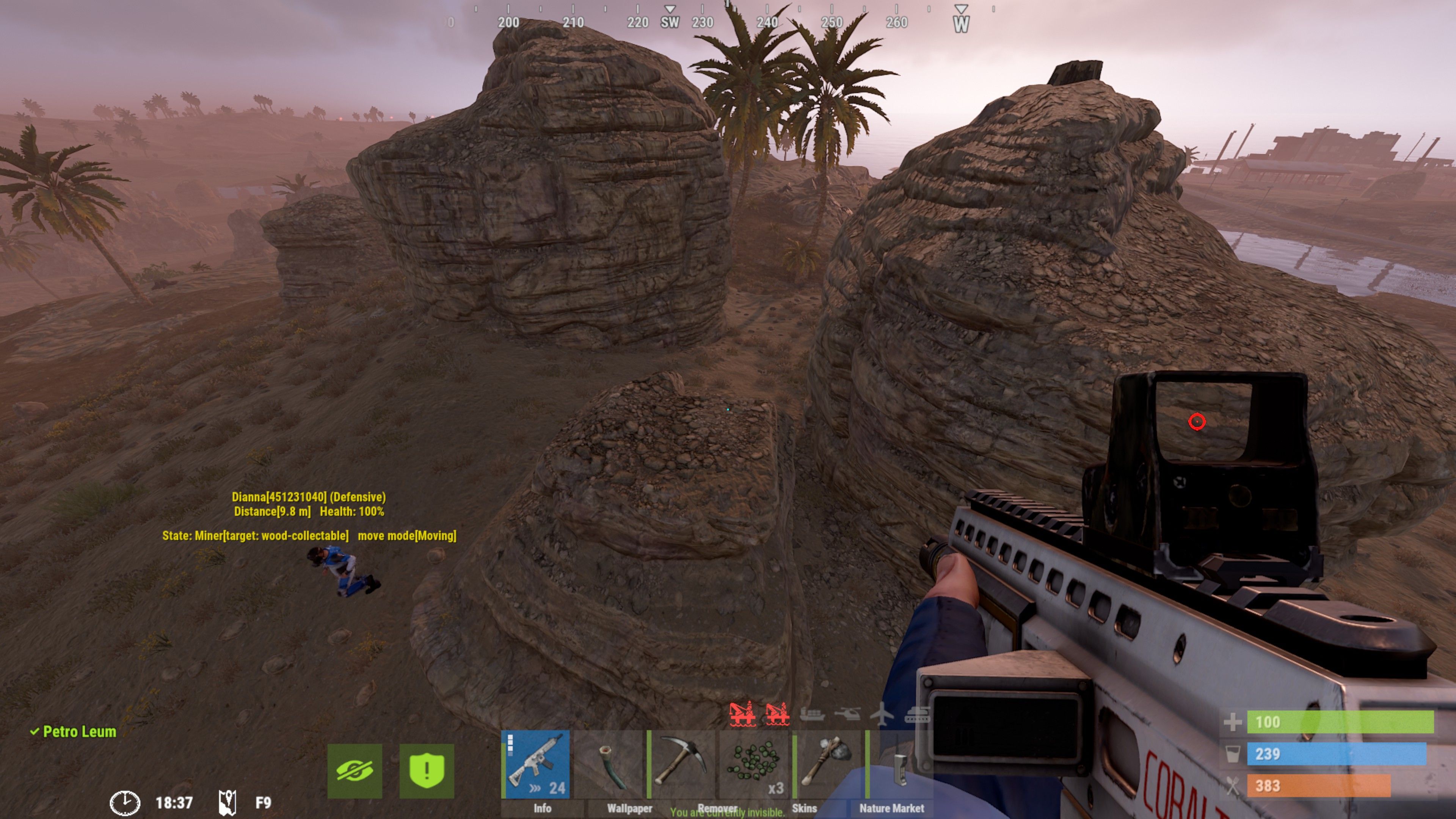Toggle the invisibility crossed-eye icon
This screenshot has height=819, width=1456.
355,770
